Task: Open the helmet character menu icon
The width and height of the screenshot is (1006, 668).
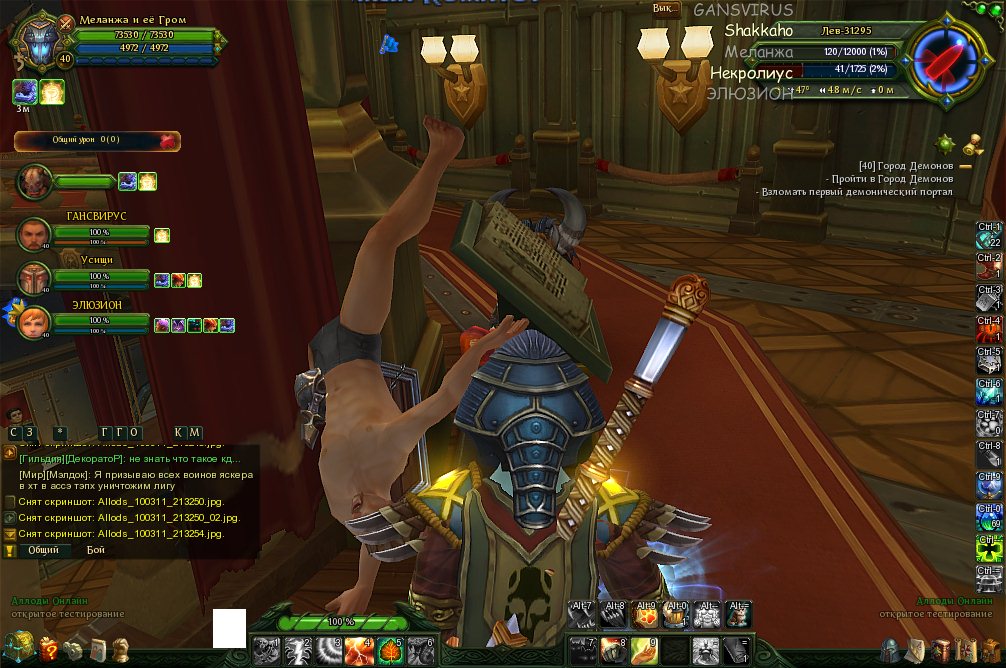Action: click(889, 651)
